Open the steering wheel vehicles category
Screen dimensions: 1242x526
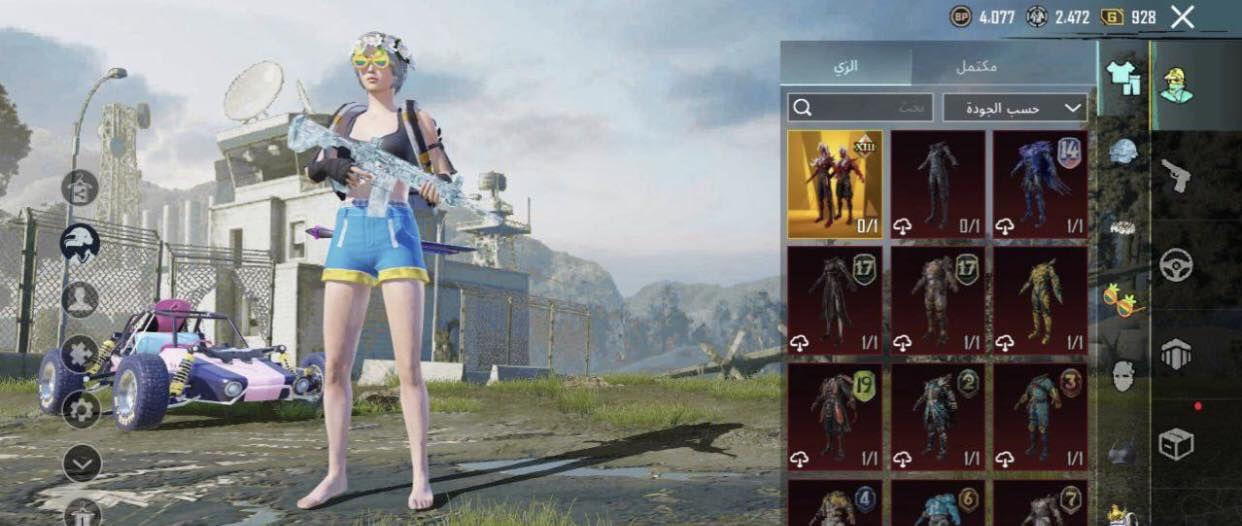point(1176,264)
